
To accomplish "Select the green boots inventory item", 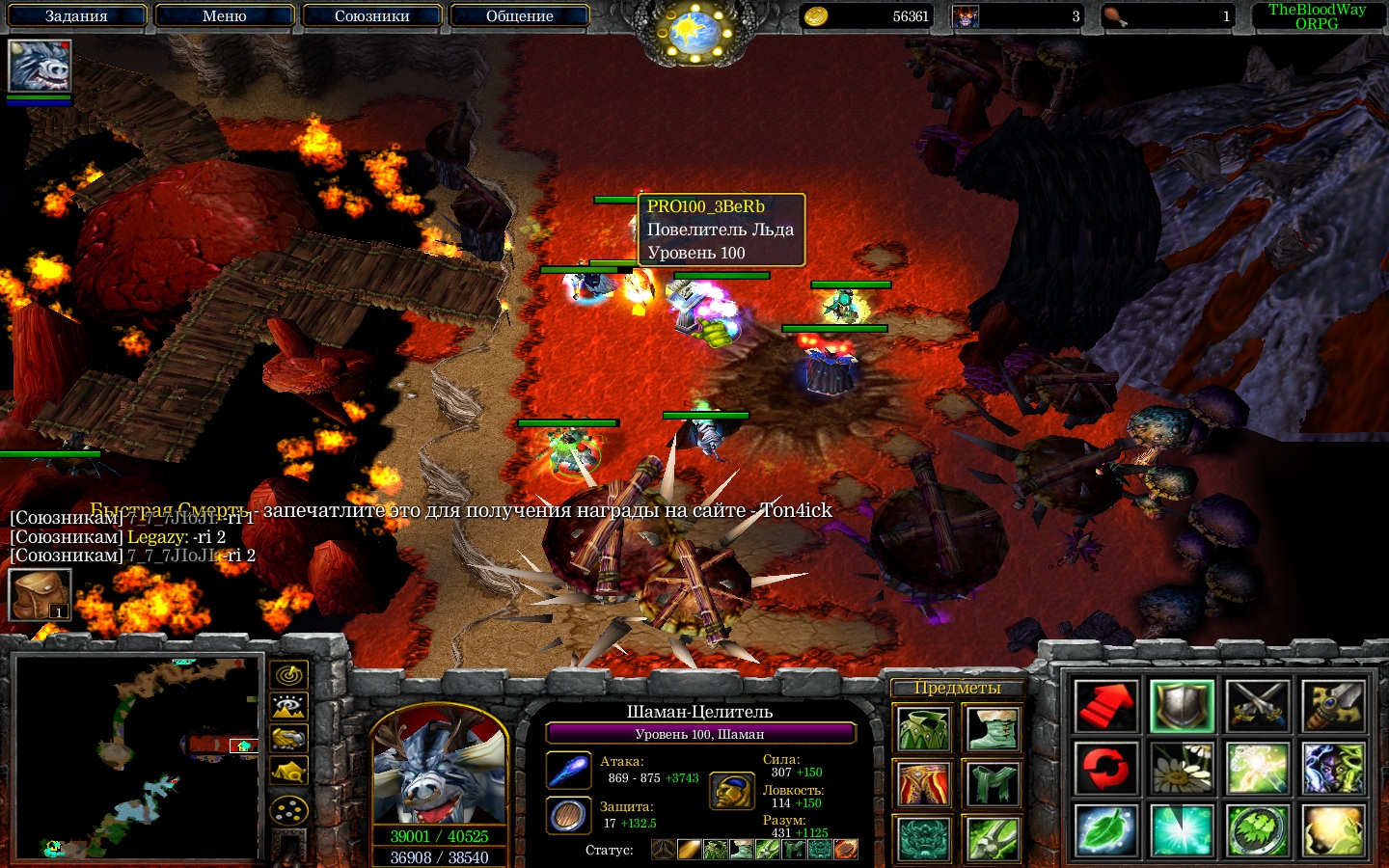I will pyautogui.click(x=993, y=729).
